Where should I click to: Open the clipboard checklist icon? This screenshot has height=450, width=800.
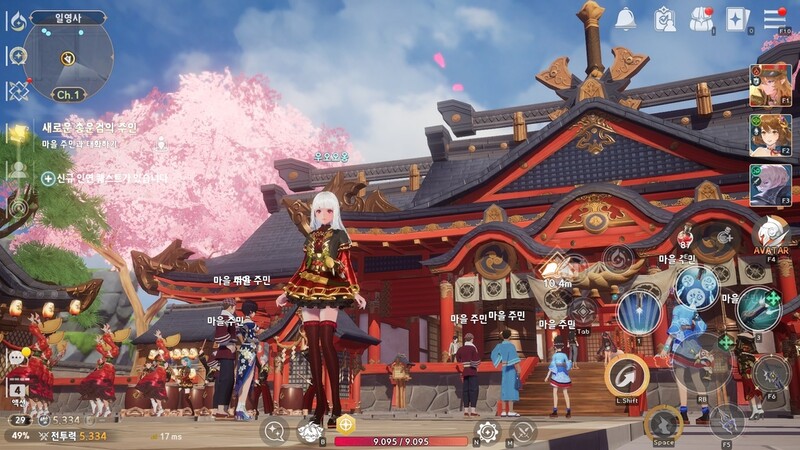tap(665, 18)
